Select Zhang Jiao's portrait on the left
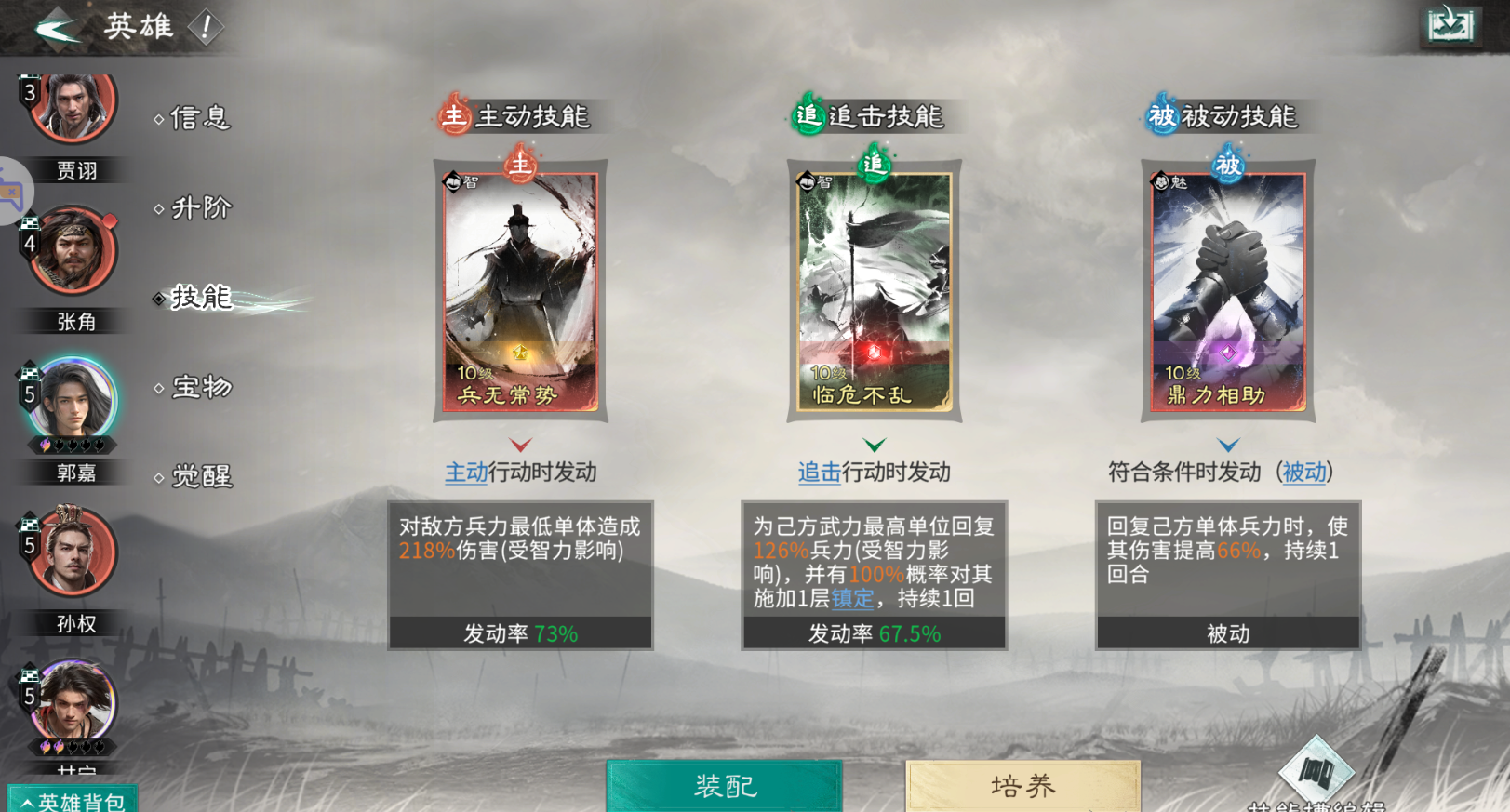Image resolution: width=1510 pixels, height=812 pixels. (73, 251)
